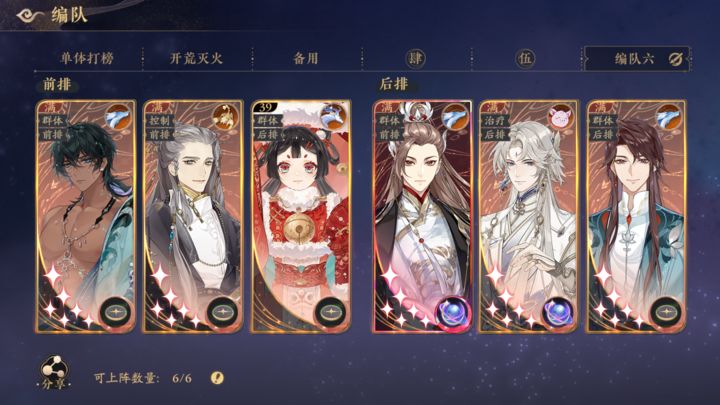This screenshot has height=405, width=720.
Task: Click the rename icon beside 编队六
Action: [676, 58]
